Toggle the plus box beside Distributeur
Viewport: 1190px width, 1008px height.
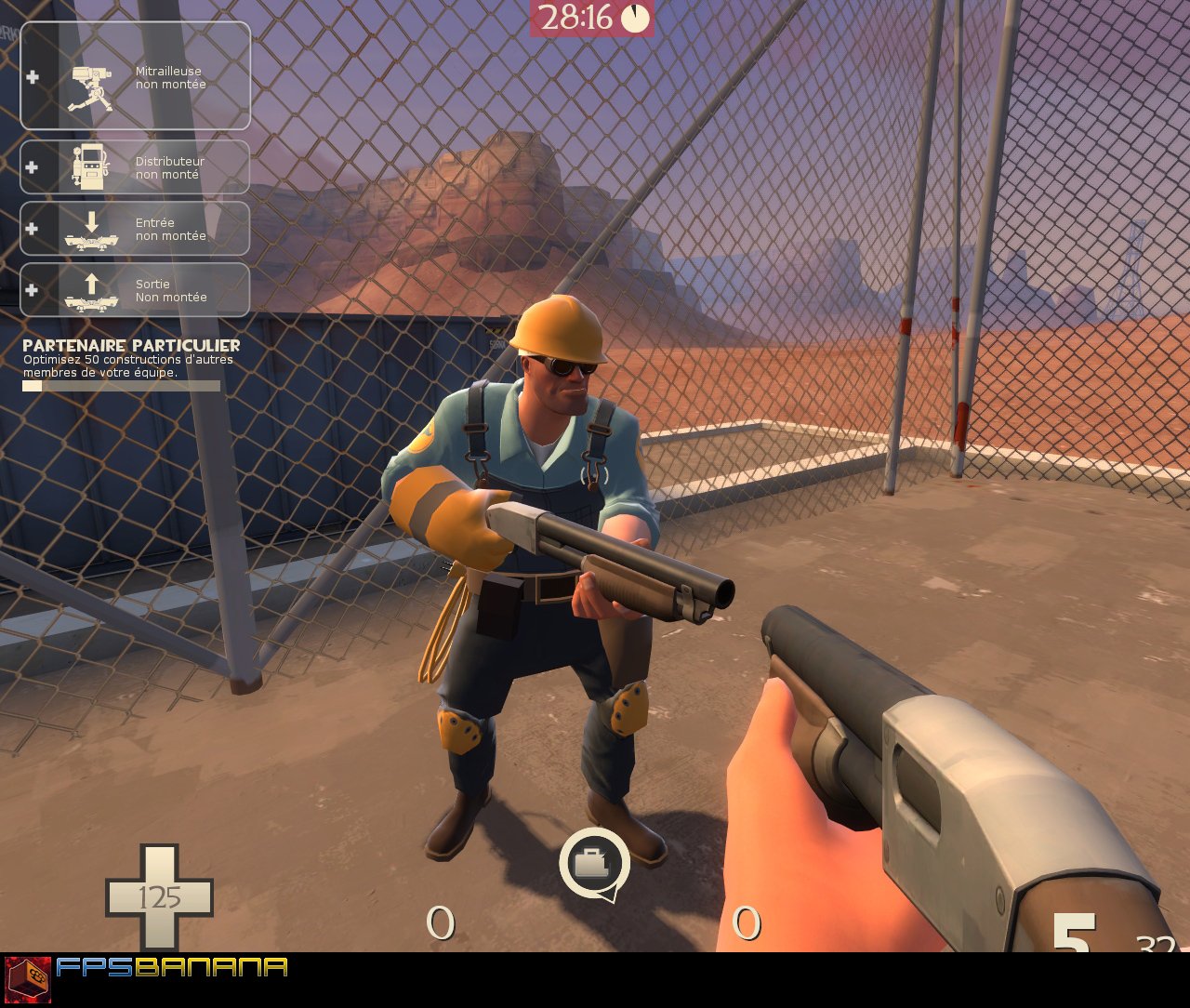(x=33, y=167)
